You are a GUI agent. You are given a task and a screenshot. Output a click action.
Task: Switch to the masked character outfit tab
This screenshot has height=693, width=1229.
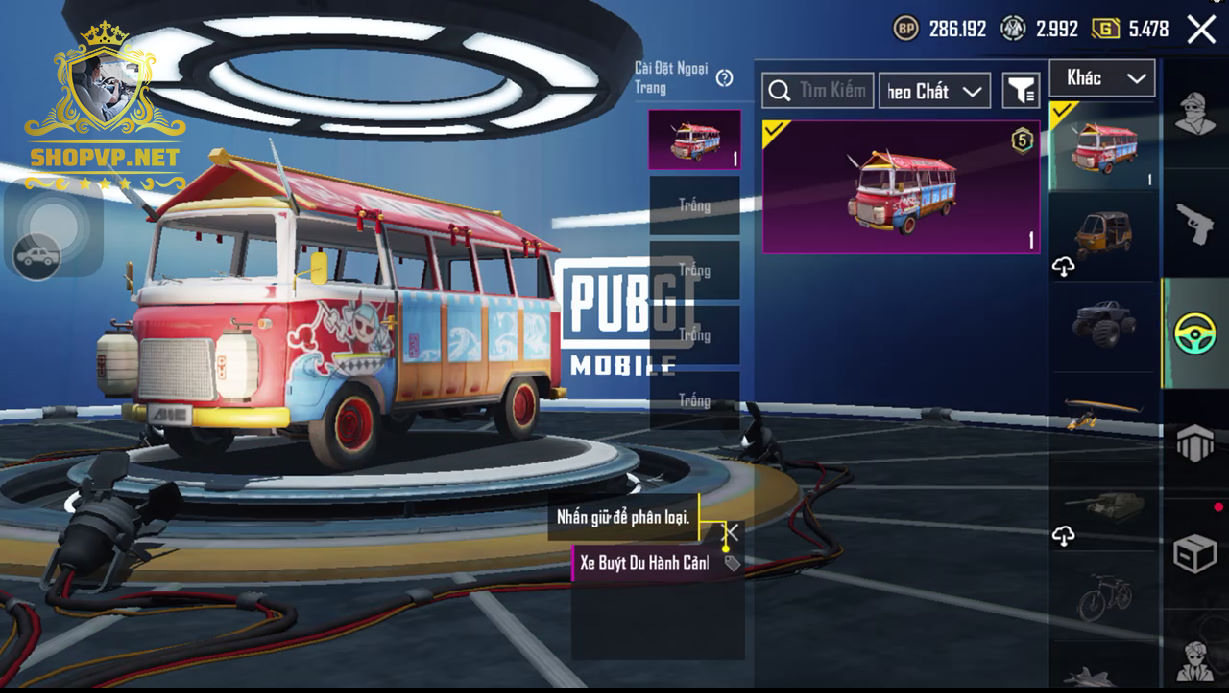pyautogui.click(x=1195, y=113)
